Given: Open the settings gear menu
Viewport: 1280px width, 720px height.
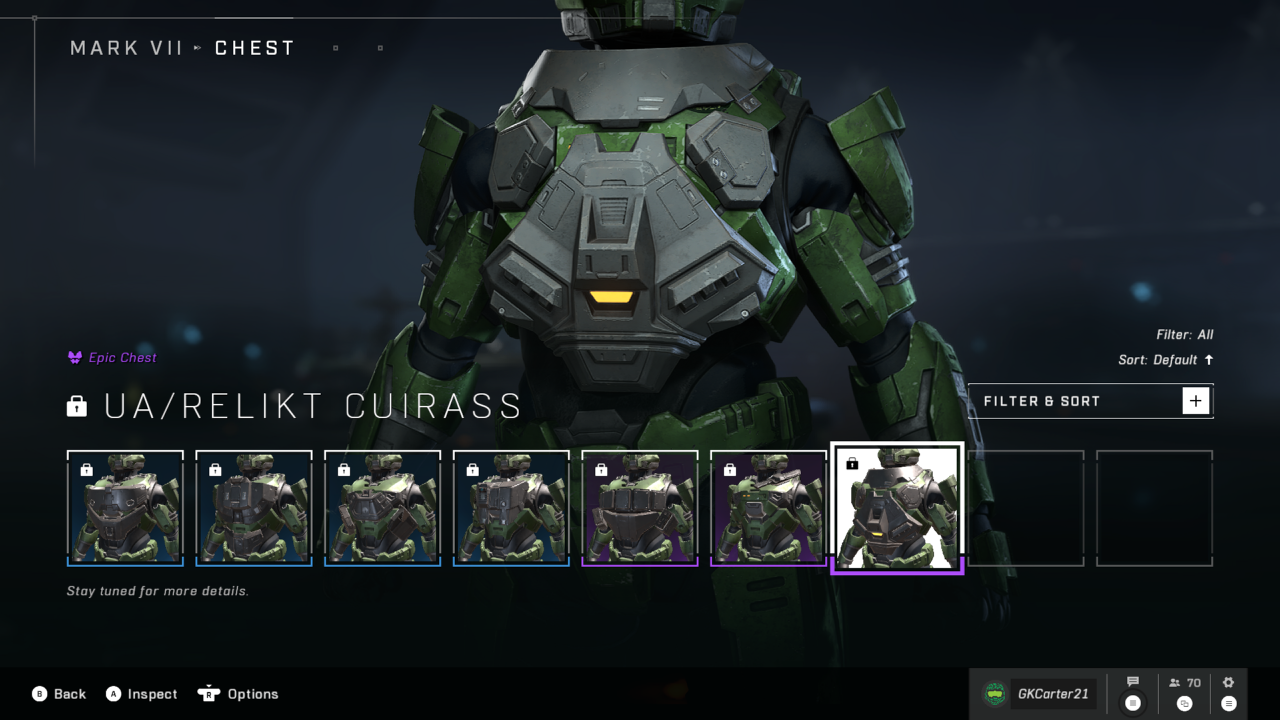Looking at the screenshot, I should (1229, 683).
